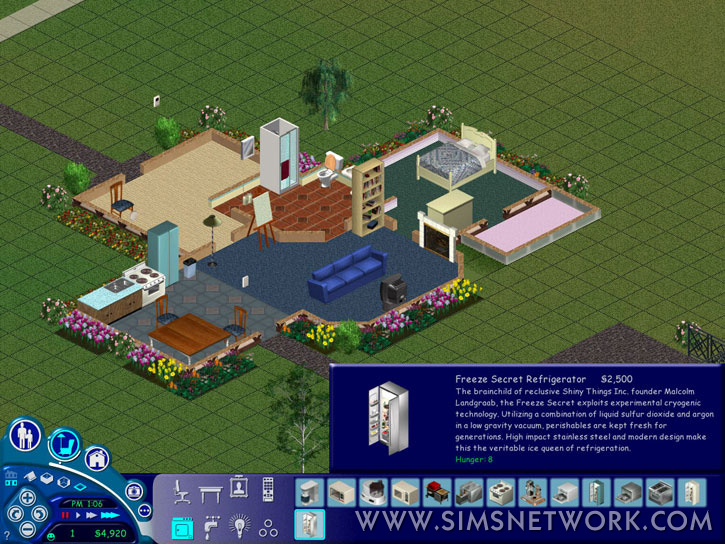Open the options via the three-dots button
The width and height of the screenshot is (725, 544).
click(x=144, y=510)
